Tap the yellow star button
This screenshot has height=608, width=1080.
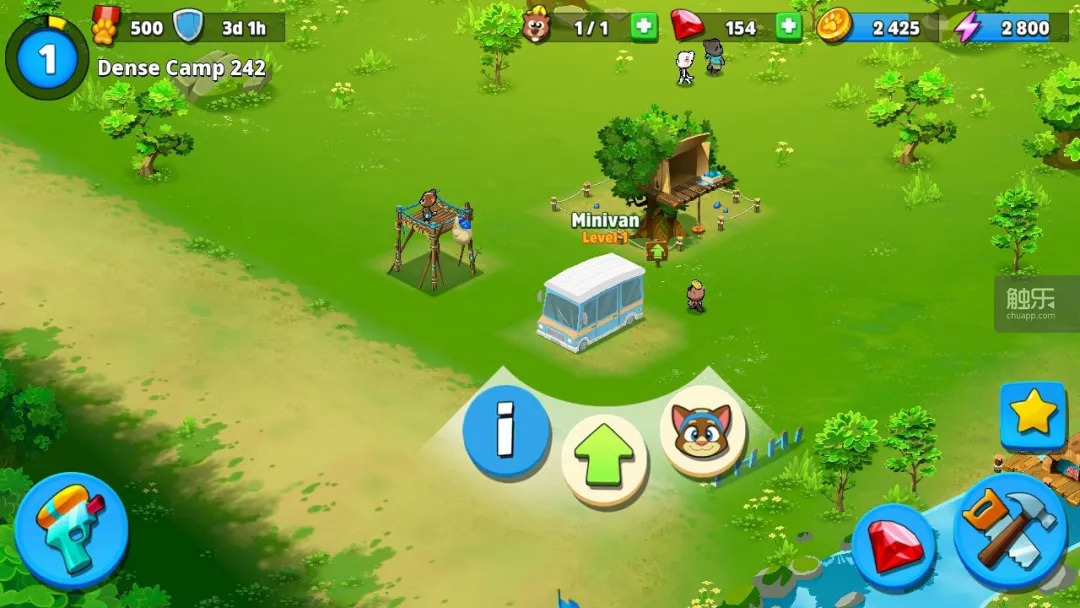pyautogui.click(x=1033, y=414)
